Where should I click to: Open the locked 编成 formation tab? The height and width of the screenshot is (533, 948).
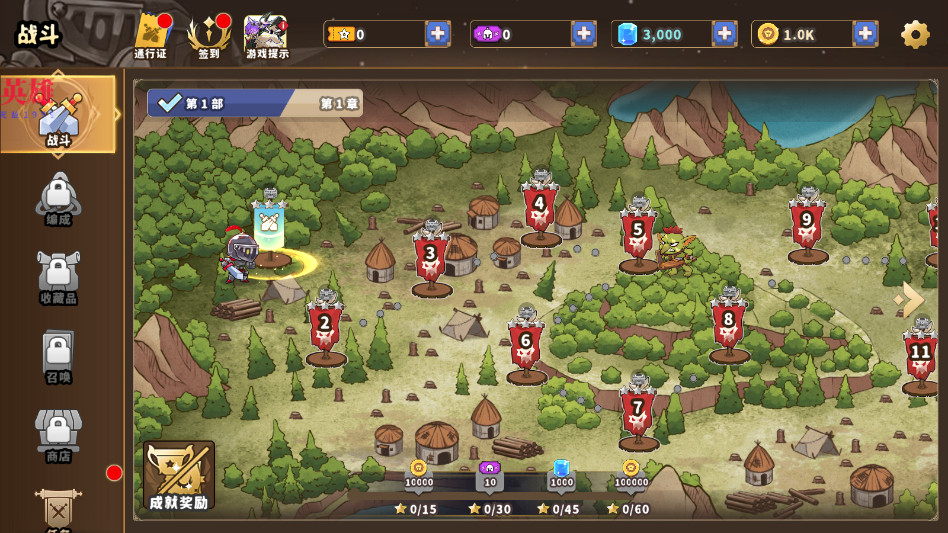tap(58, 198)
